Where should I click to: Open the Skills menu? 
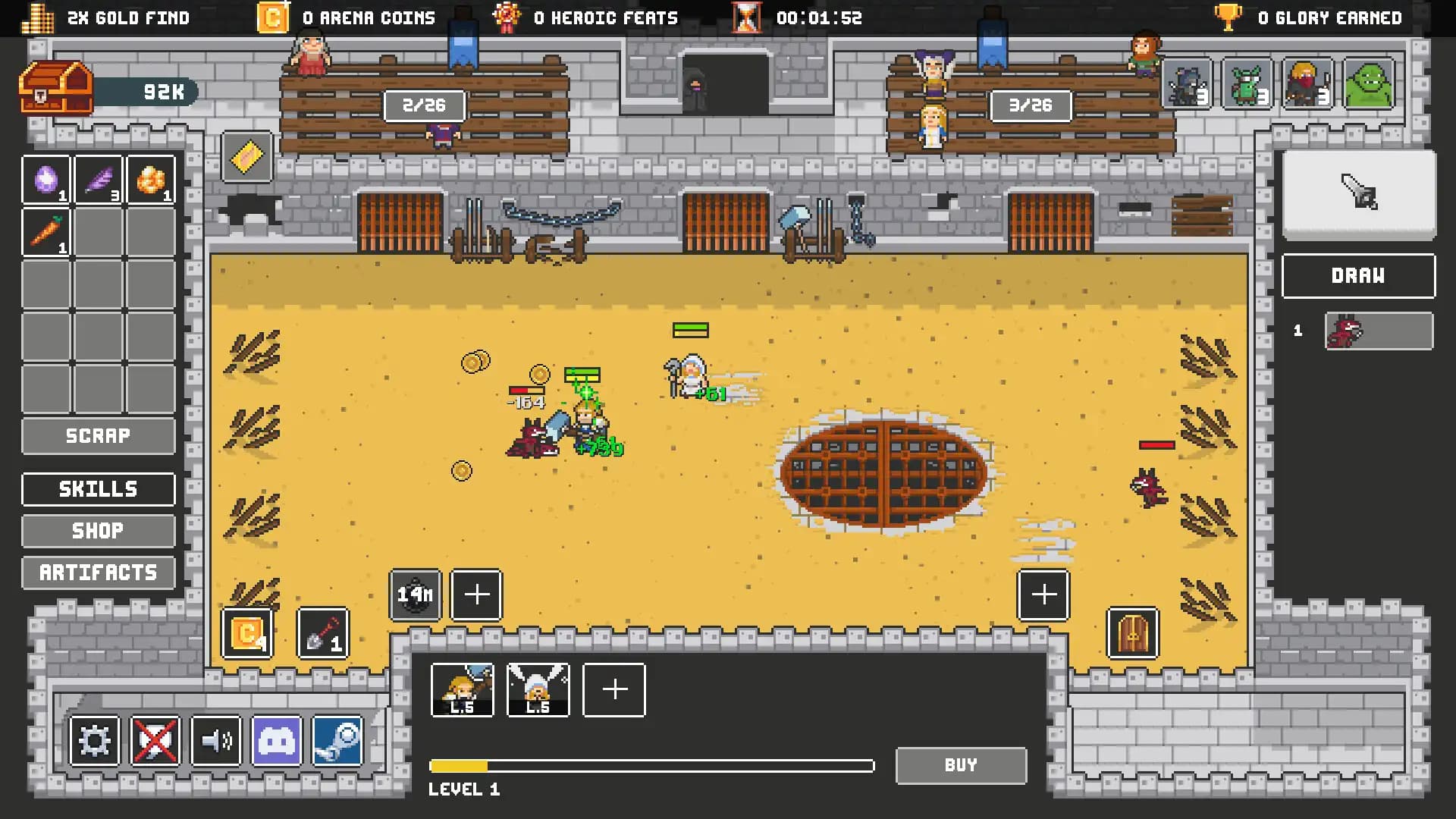point(98,489)
